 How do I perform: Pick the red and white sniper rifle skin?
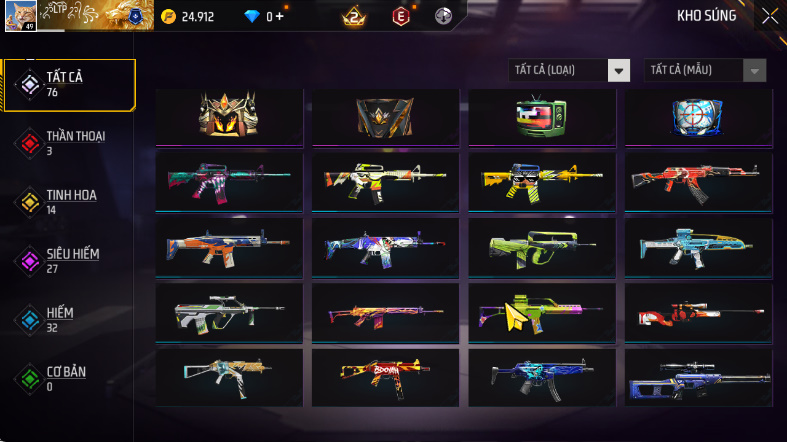coord(697,312)
